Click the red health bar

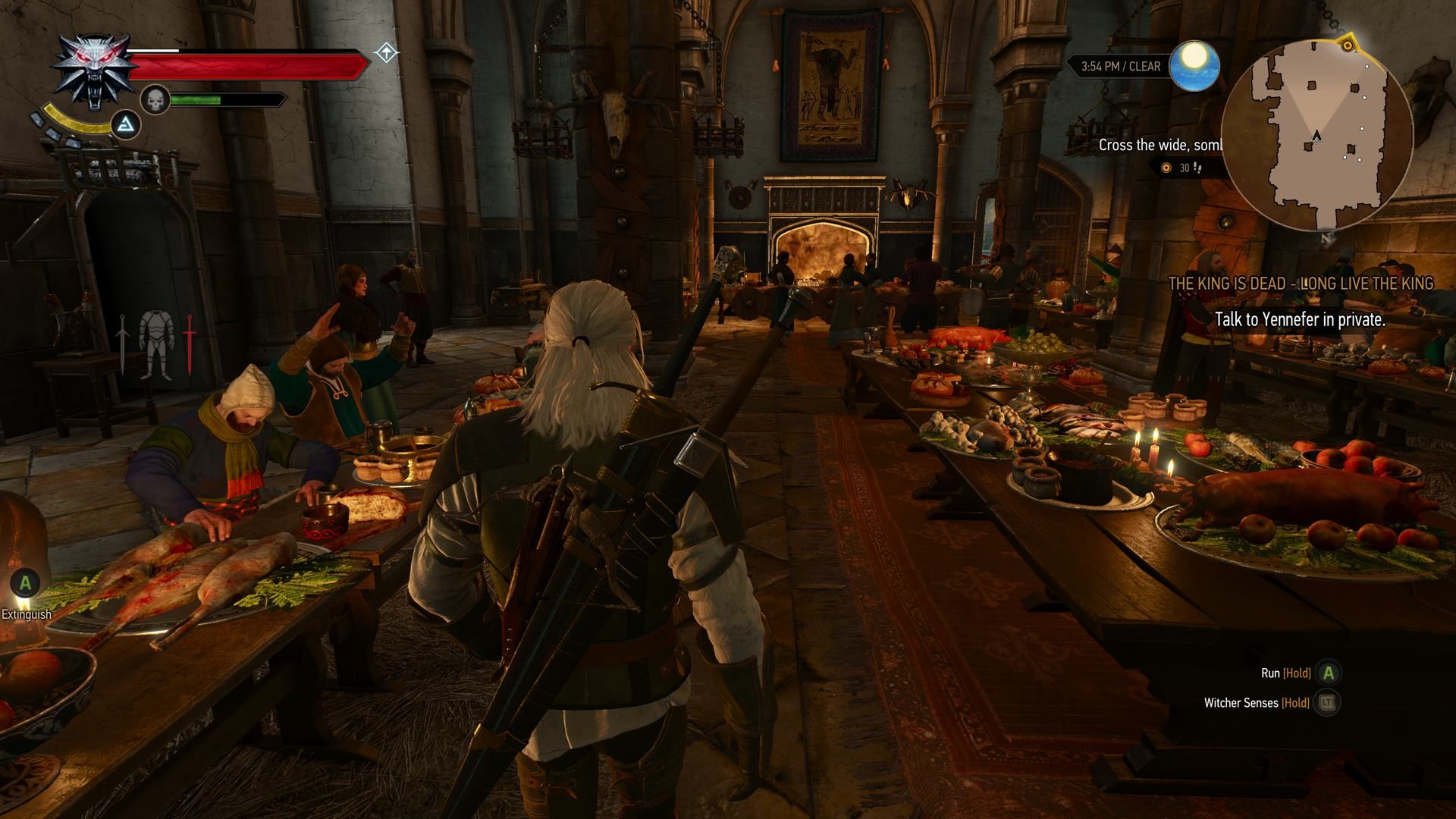pos(249,64)
